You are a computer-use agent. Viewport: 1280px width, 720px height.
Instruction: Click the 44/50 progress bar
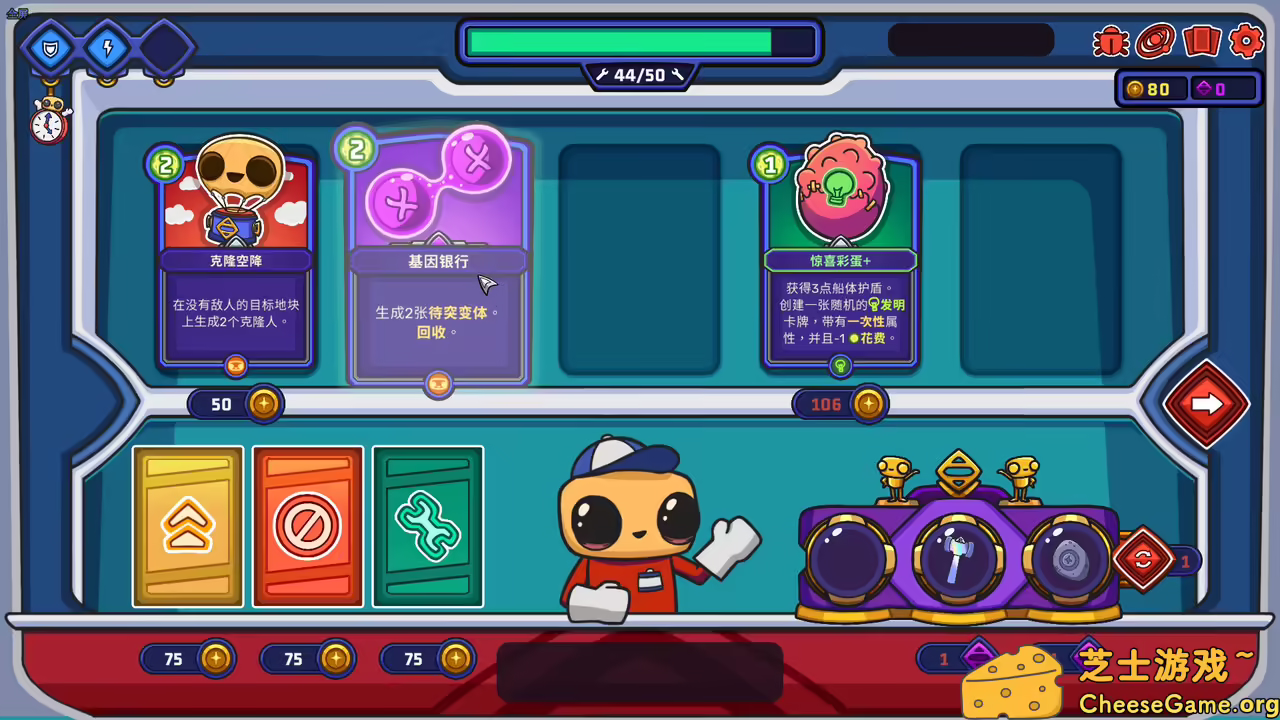[x=639, y=44]
